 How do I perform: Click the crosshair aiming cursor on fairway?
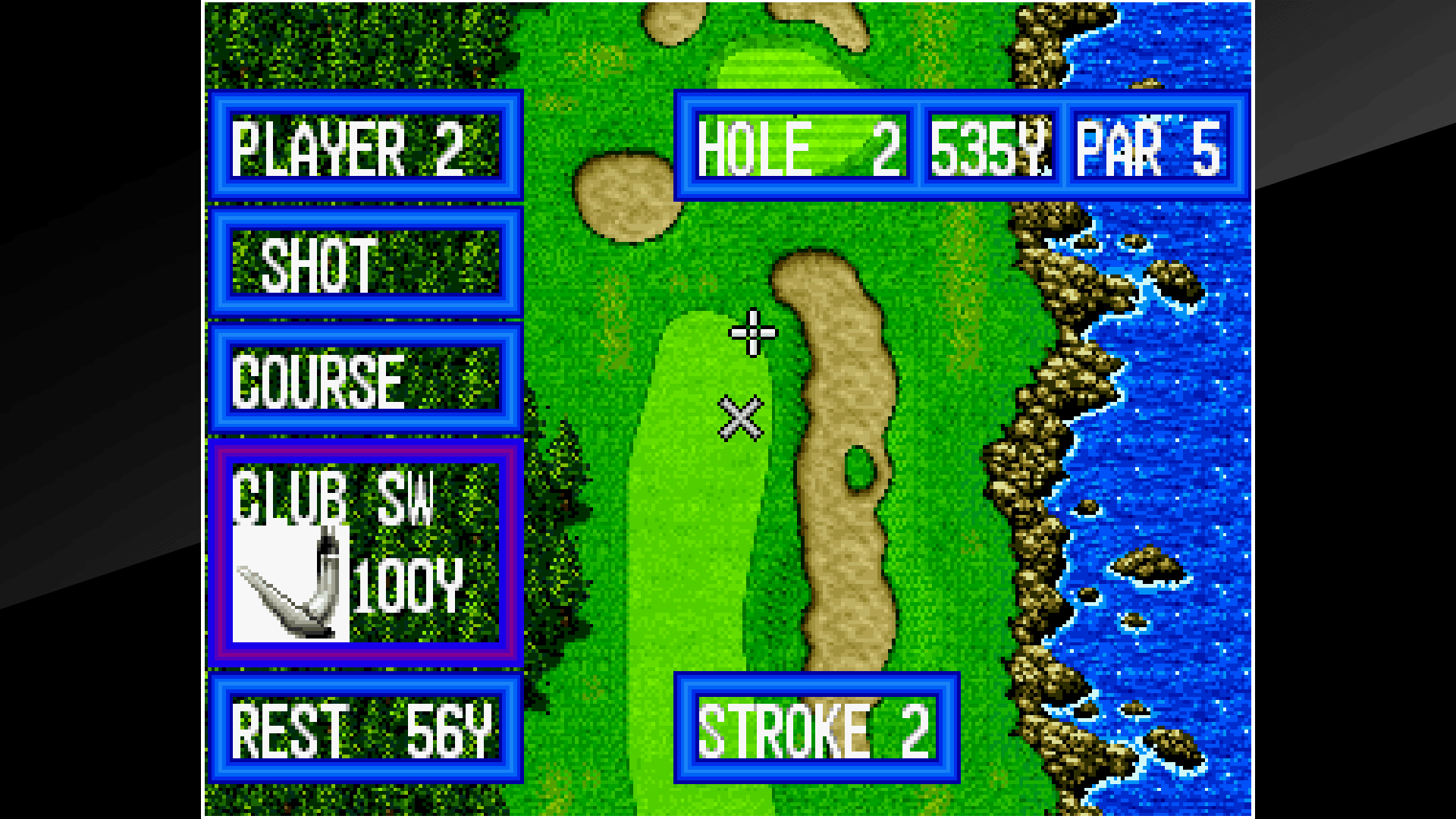pos(753,334)
